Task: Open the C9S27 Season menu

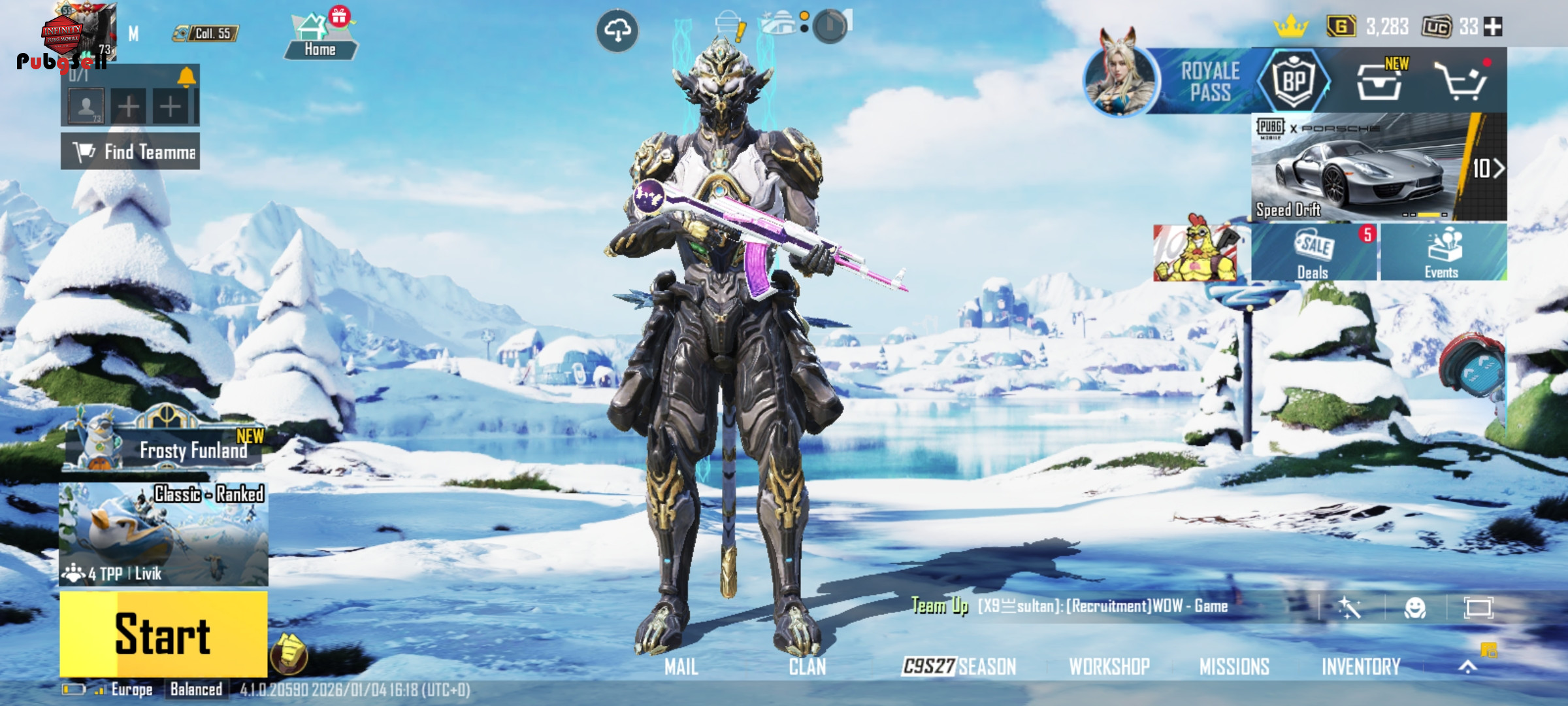Action: click(959, 666)
